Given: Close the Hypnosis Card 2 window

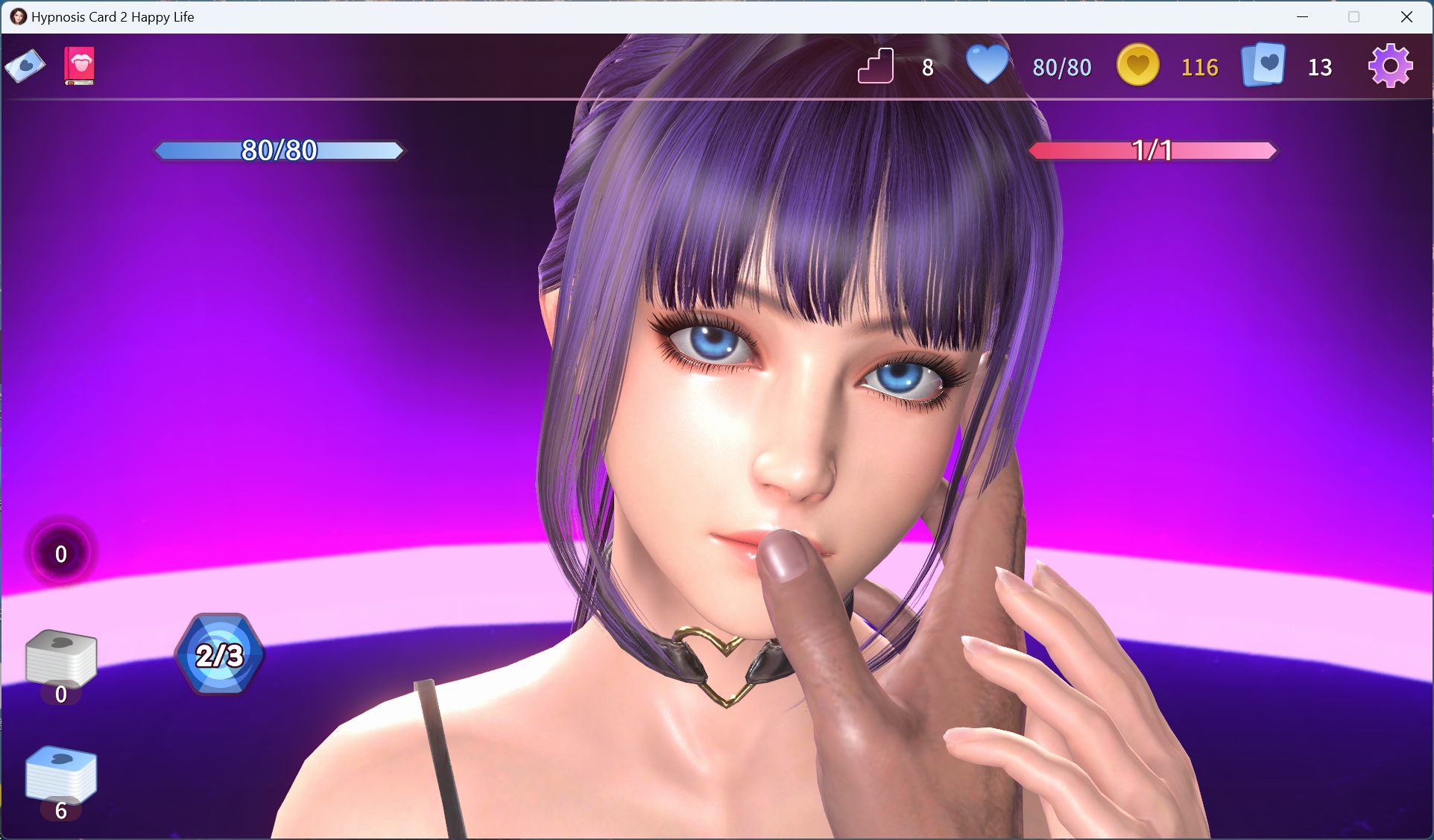Looking at the screenshot, I should pos(1406,16).
